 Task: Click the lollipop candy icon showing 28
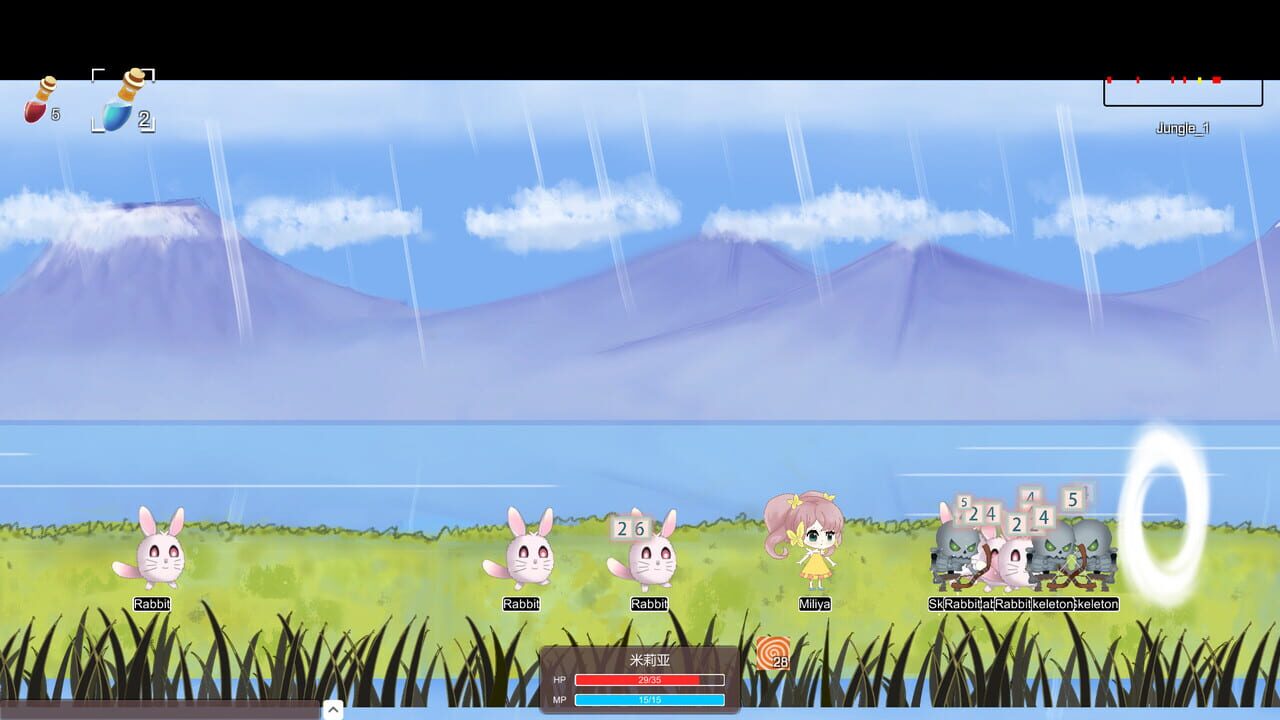pos(775,654)
